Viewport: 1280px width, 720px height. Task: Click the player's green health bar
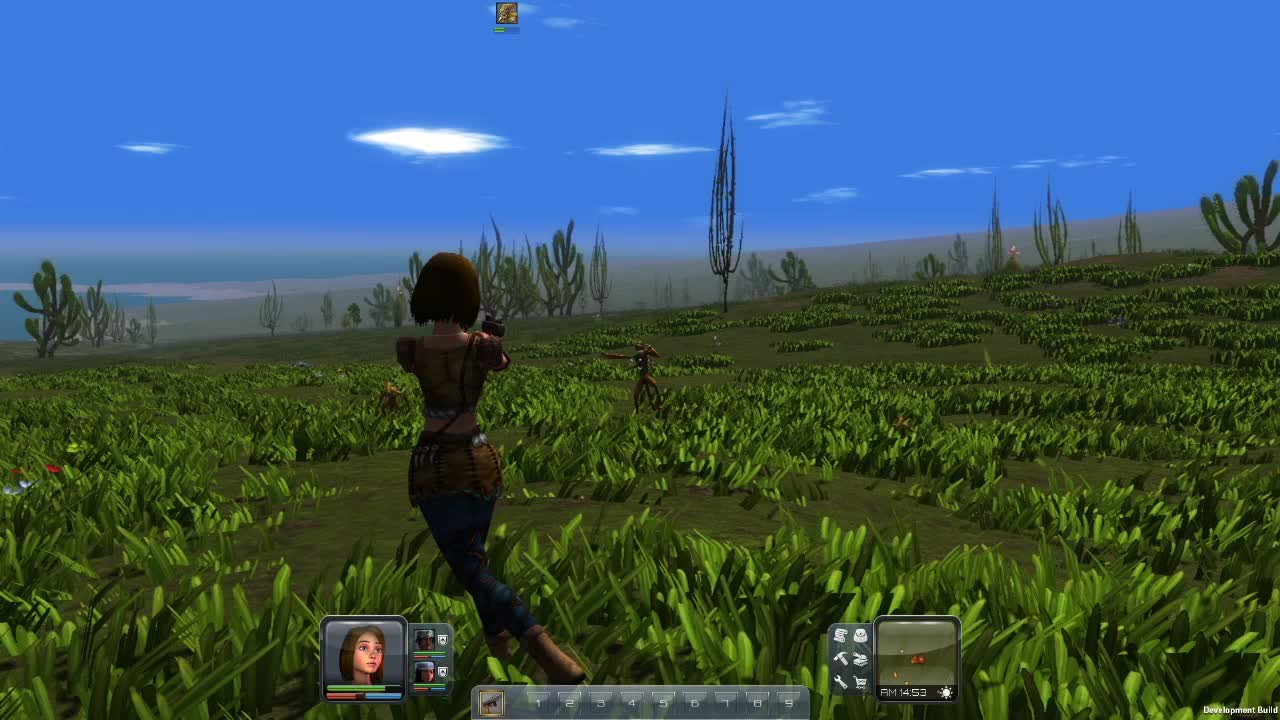(x=360, y=688)
